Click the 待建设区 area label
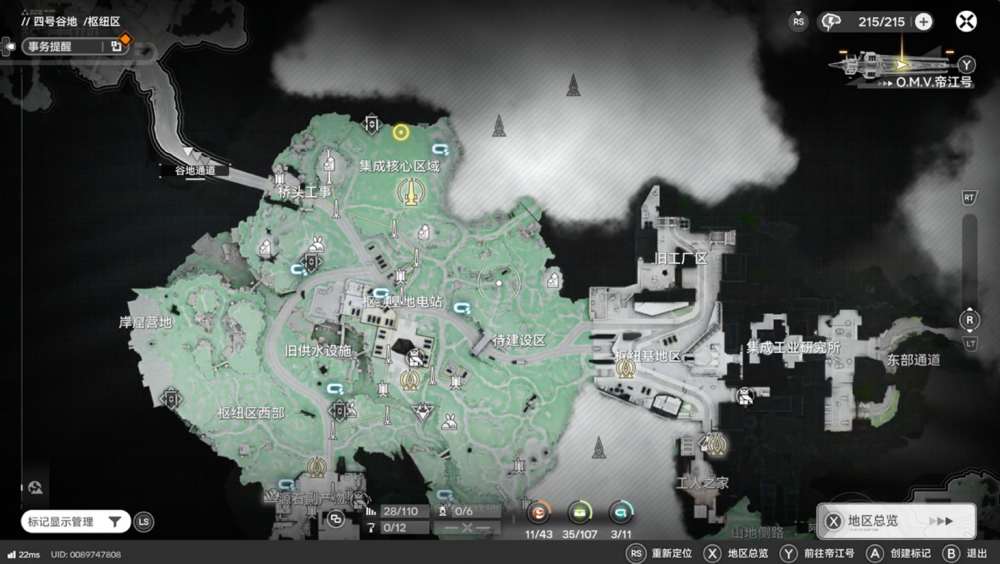The image size is (1000, 564). 520,340
